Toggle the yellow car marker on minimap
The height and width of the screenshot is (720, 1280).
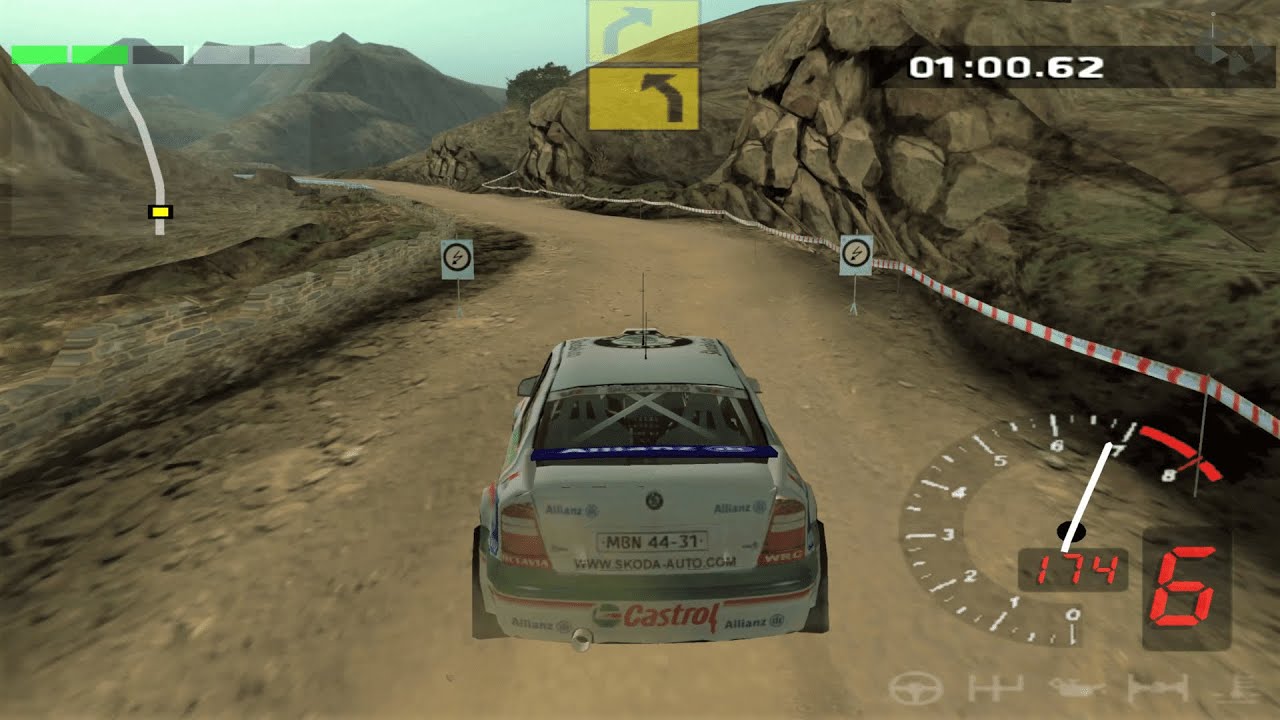click(x=159, y=212)
